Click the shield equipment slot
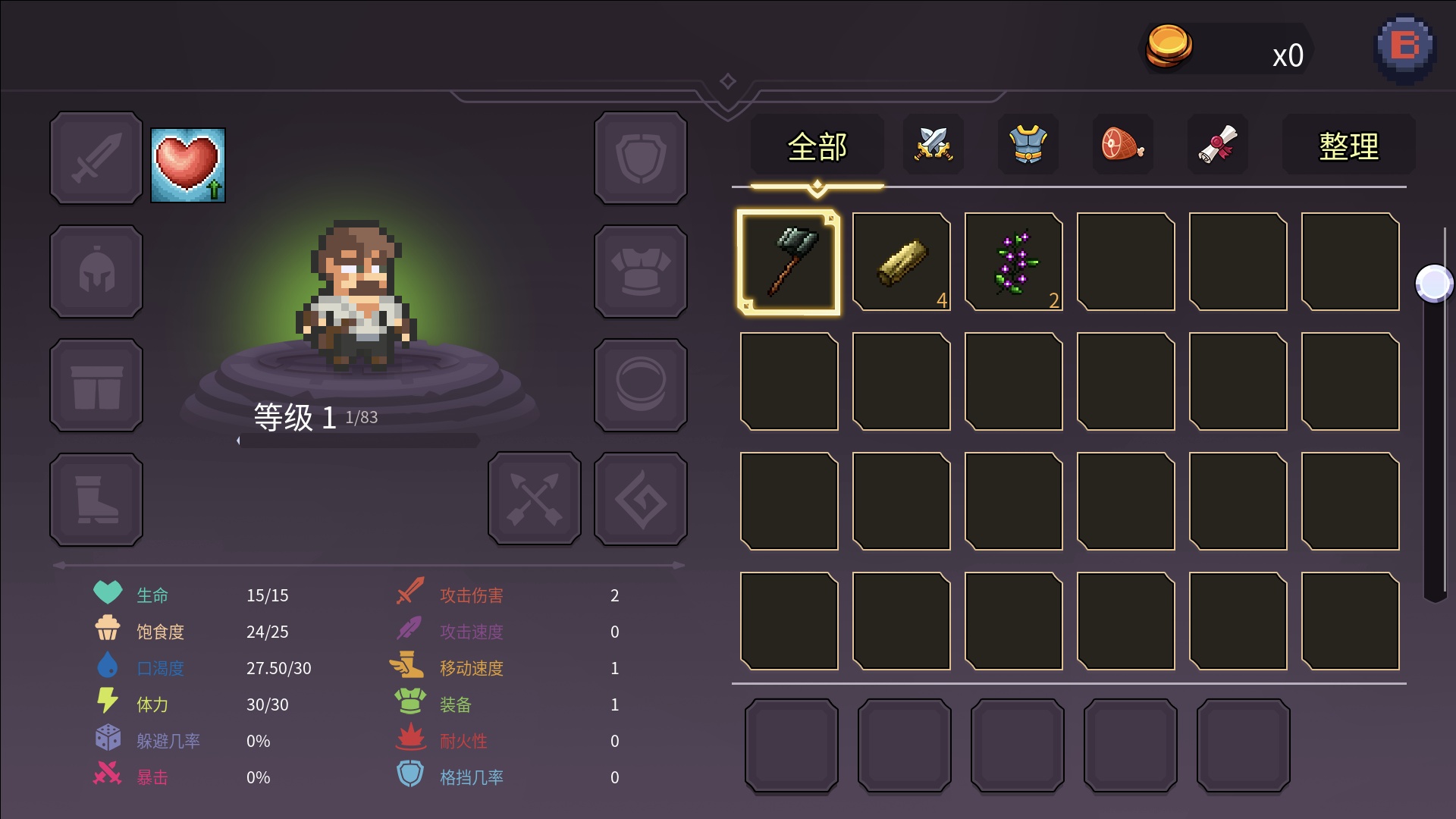This screenshot has height=819, width=1456. coord(641,158)
